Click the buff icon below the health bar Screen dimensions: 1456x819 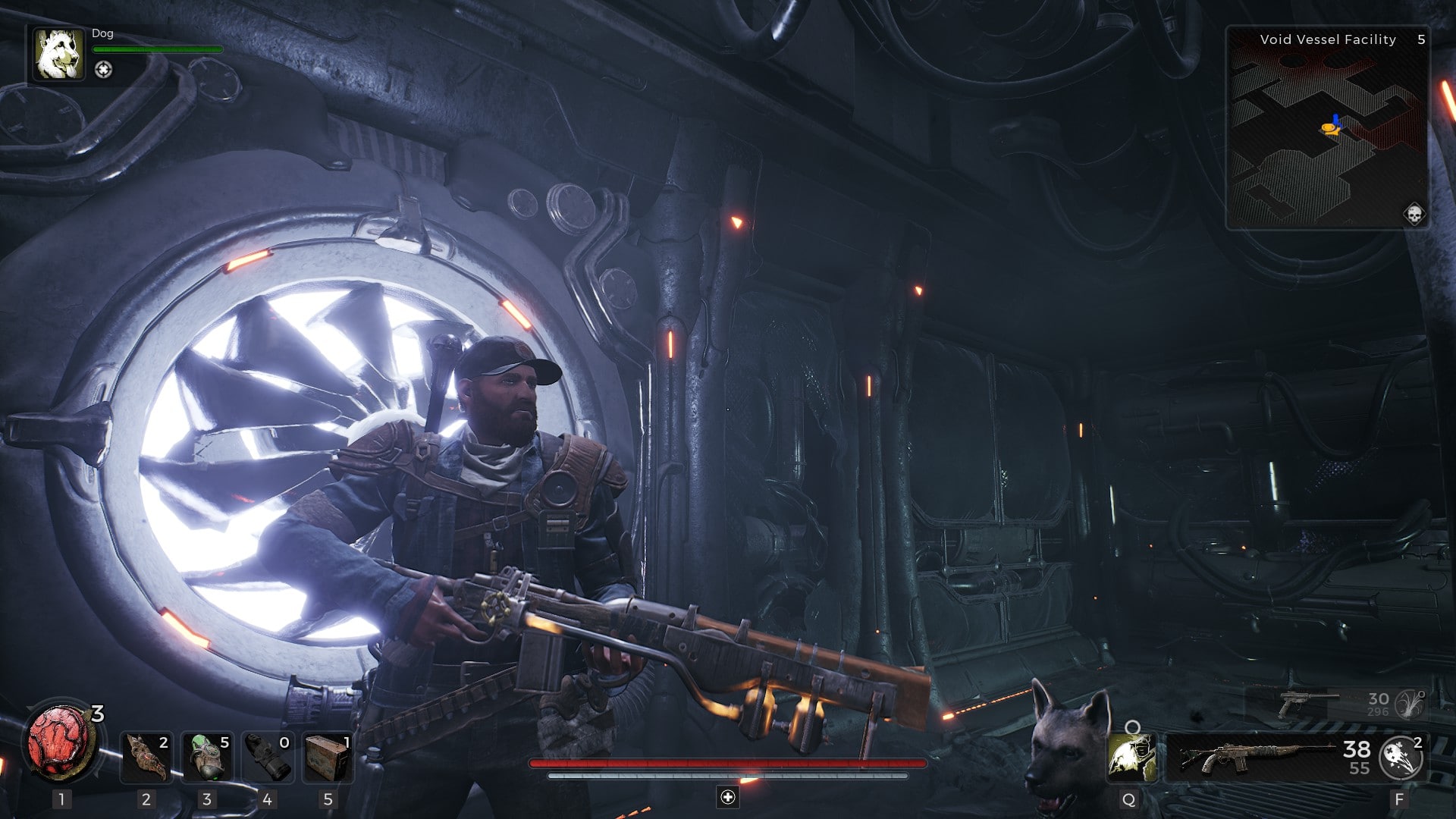pos(728,797)
